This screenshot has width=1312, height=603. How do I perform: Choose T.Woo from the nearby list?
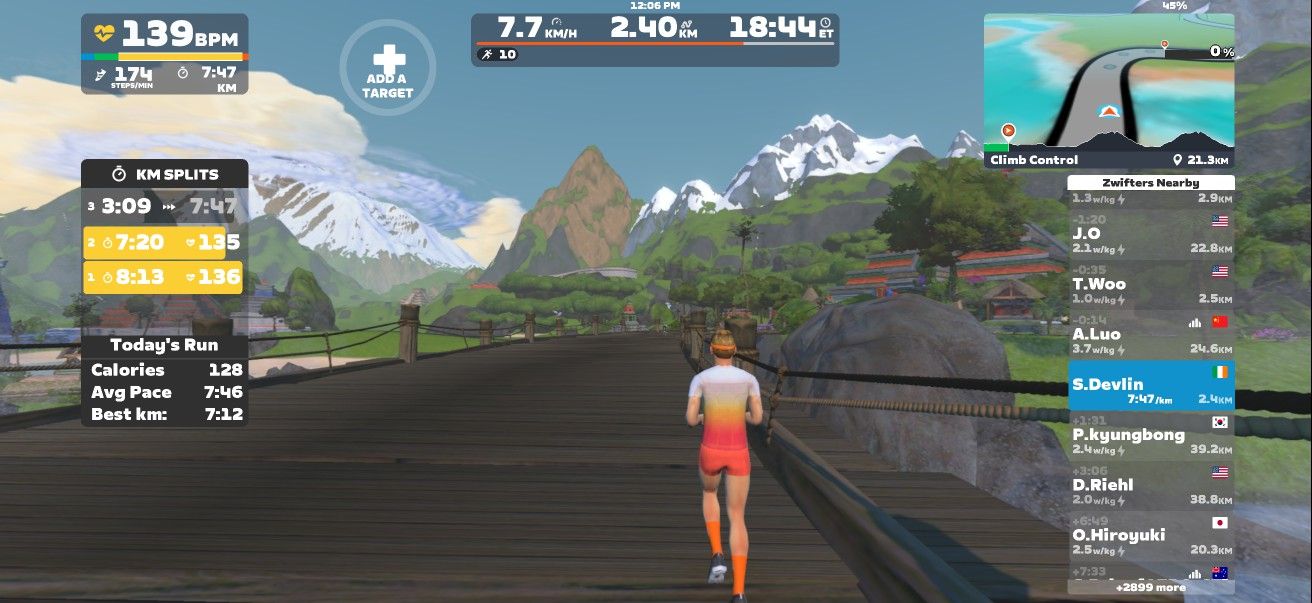click(1150, 286)
